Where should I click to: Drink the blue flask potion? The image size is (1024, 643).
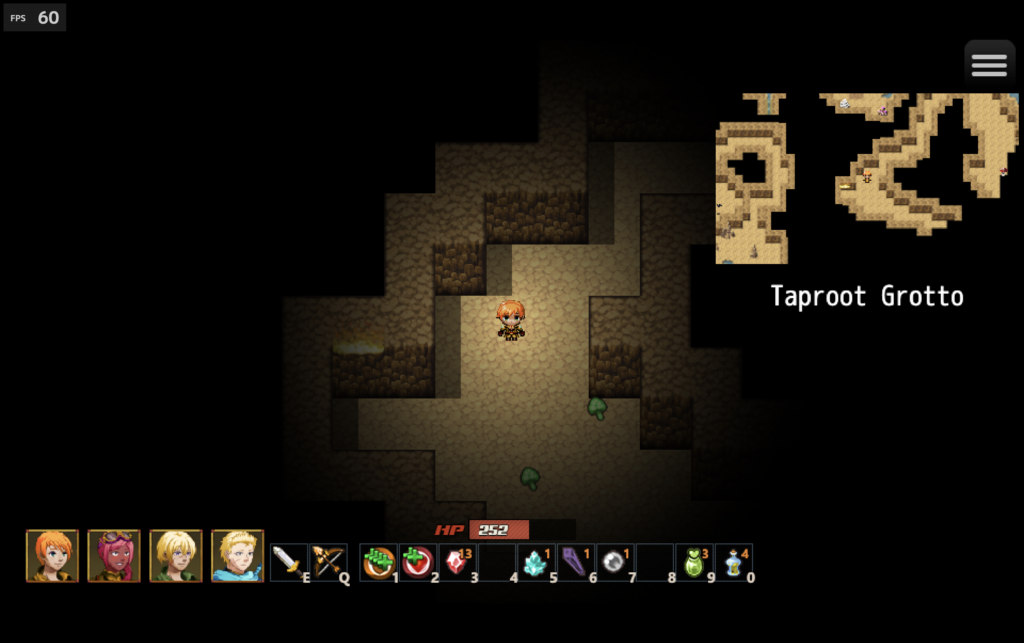pyautogui.click(x=734, y=562)
